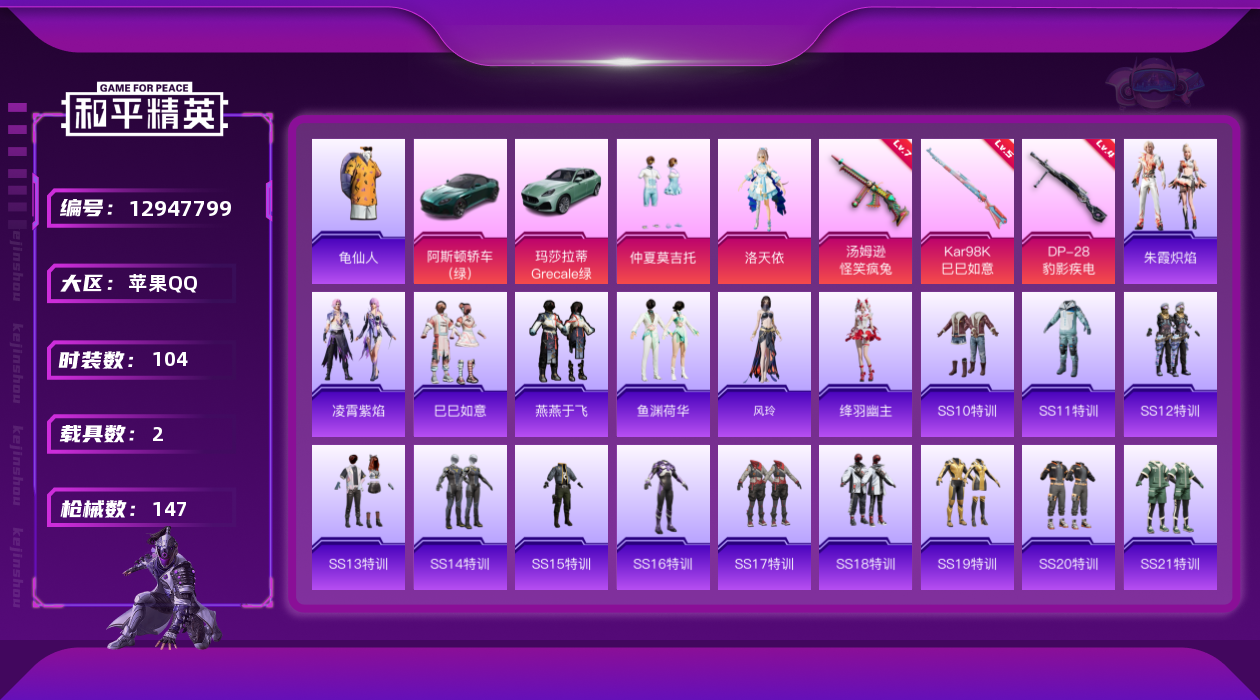Open the SS15特训 outfit tile
1260x700 pixels.
coord(561,517)
